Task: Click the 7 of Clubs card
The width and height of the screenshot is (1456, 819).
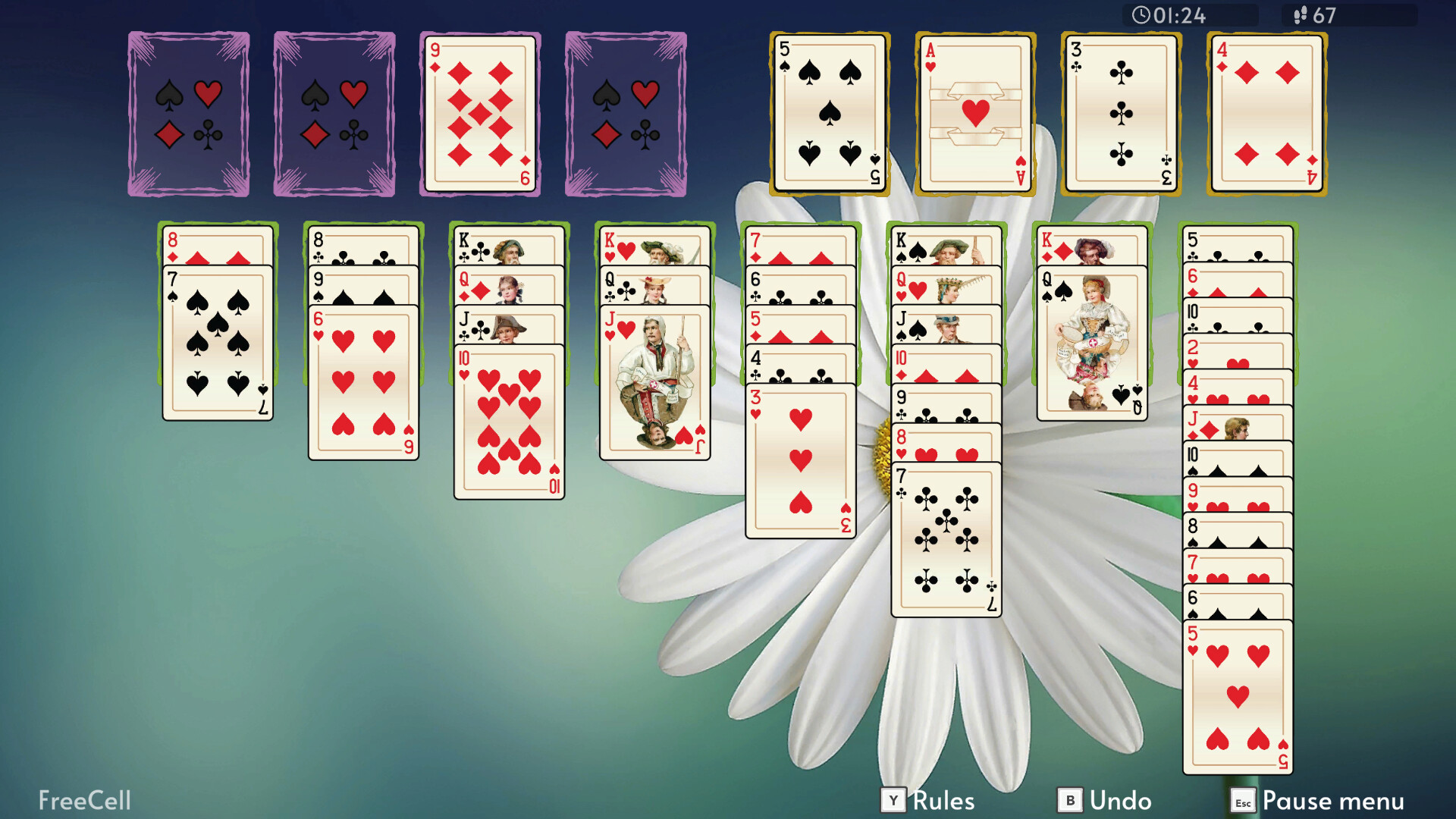Action: click(x=945, y=538)
